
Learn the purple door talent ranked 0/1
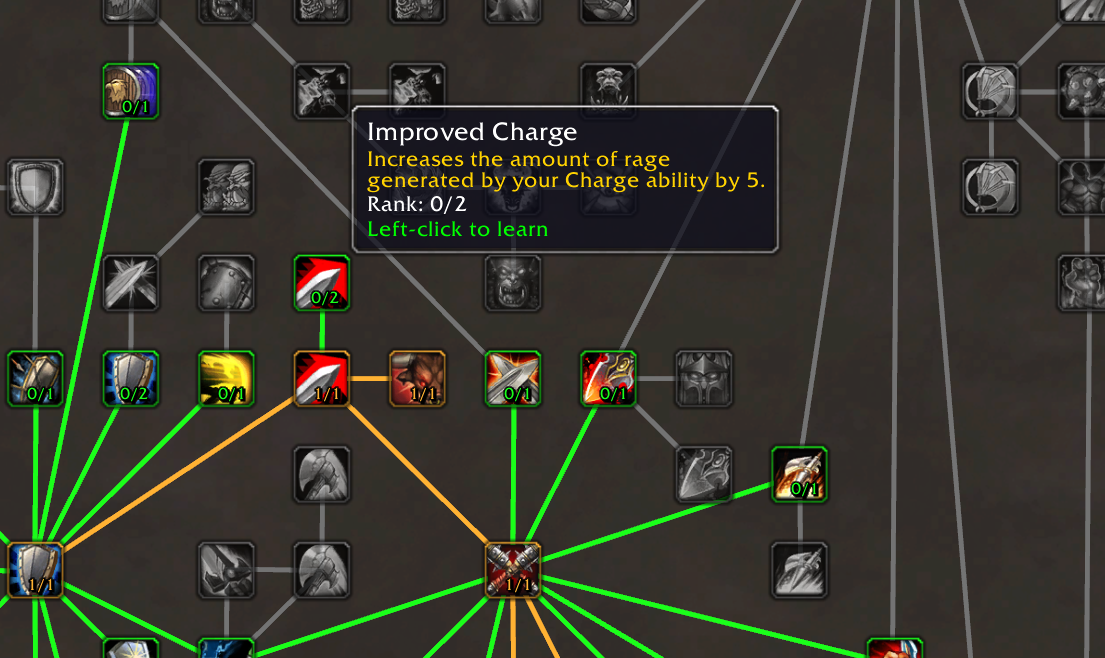click(131, 91)
